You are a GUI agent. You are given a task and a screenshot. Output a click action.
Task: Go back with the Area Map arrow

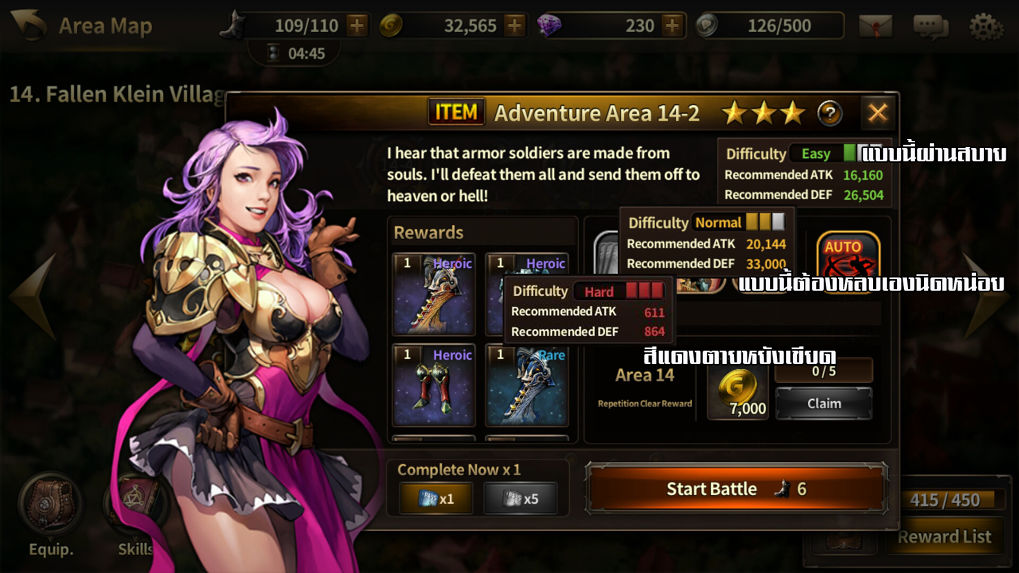(x=28, y=25)
